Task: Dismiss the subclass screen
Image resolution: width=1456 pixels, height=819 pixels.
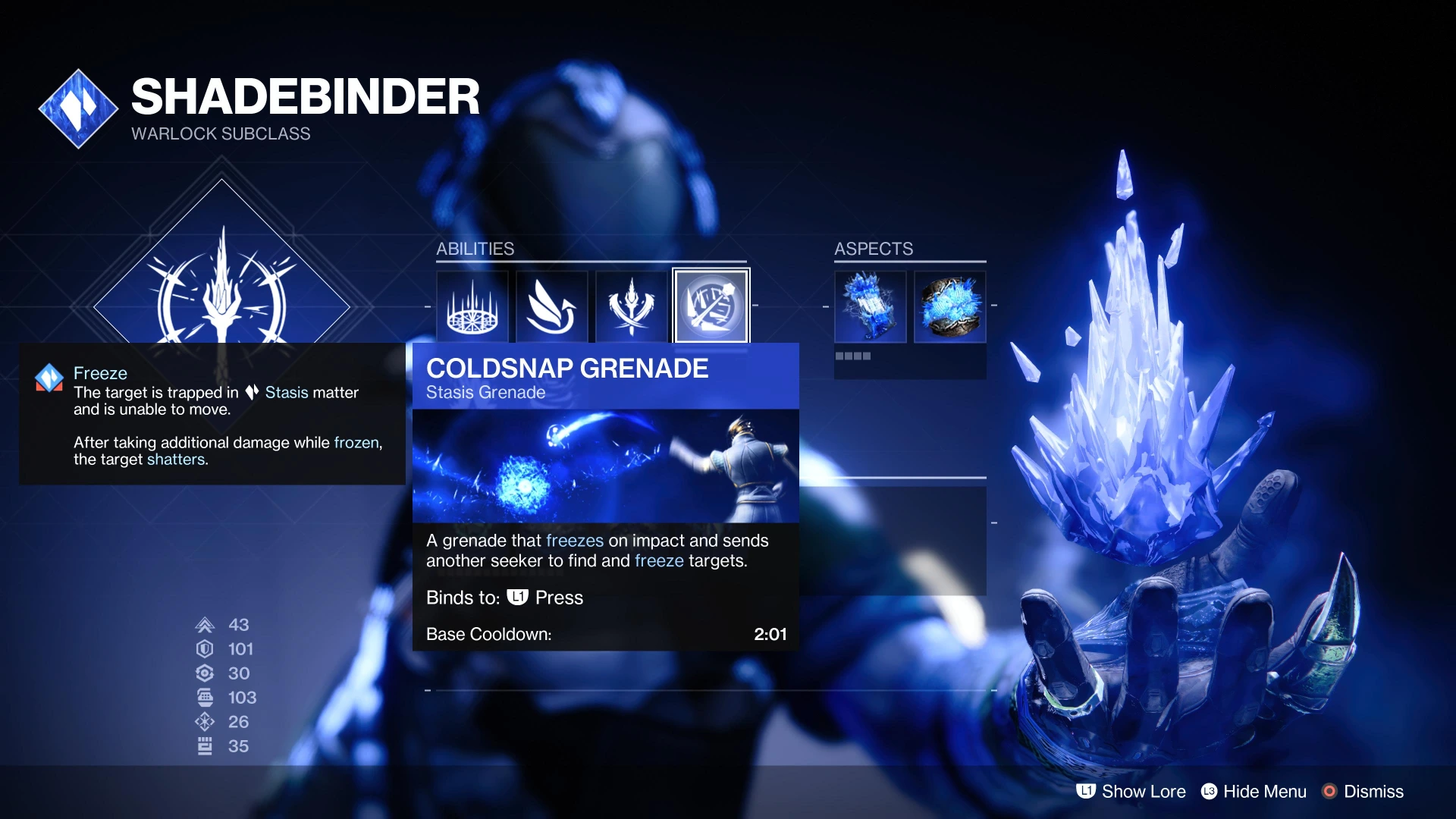Action: click(1363, 792)
